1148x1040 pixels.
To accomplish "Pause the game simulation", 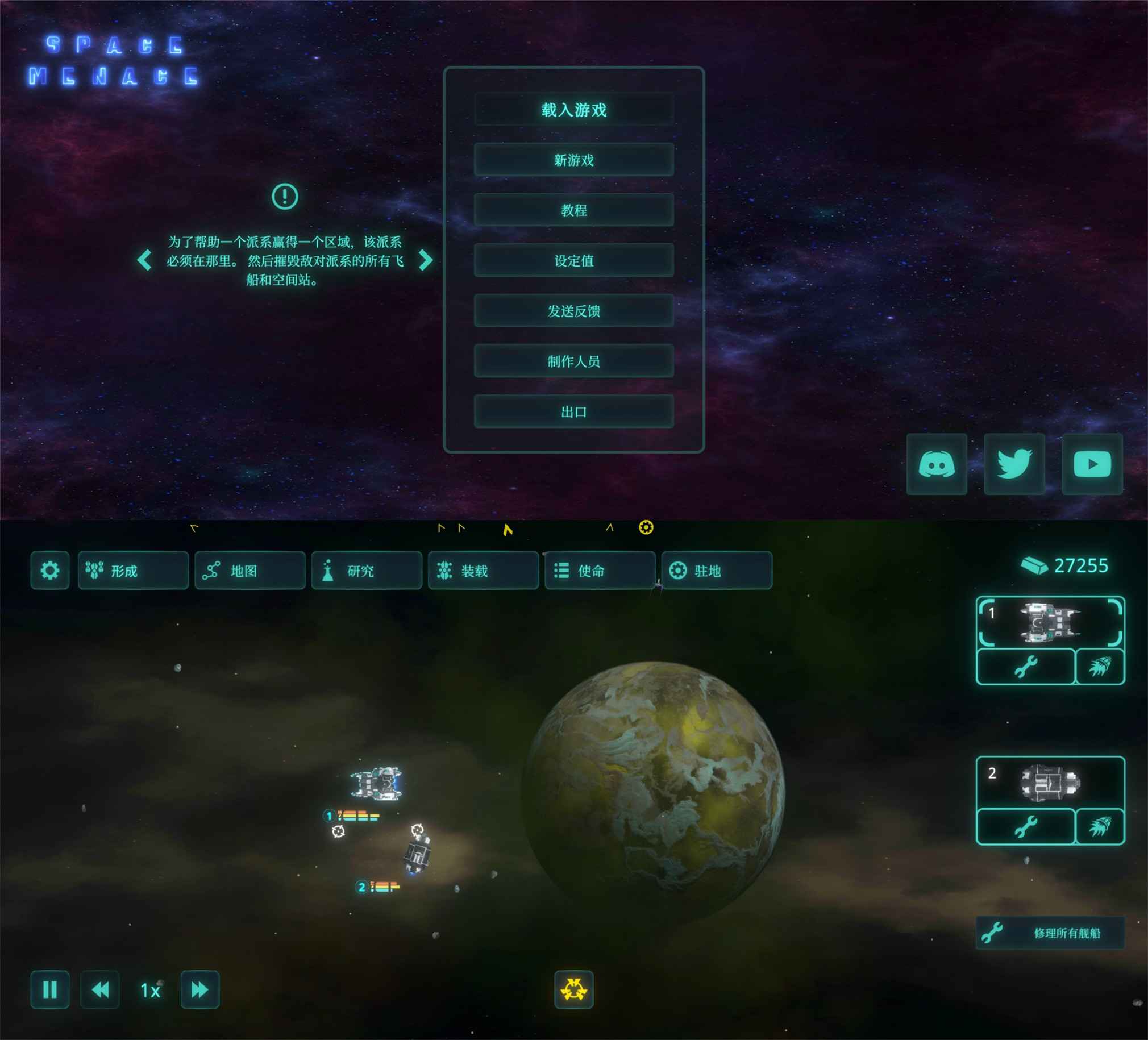I will 50,990.
